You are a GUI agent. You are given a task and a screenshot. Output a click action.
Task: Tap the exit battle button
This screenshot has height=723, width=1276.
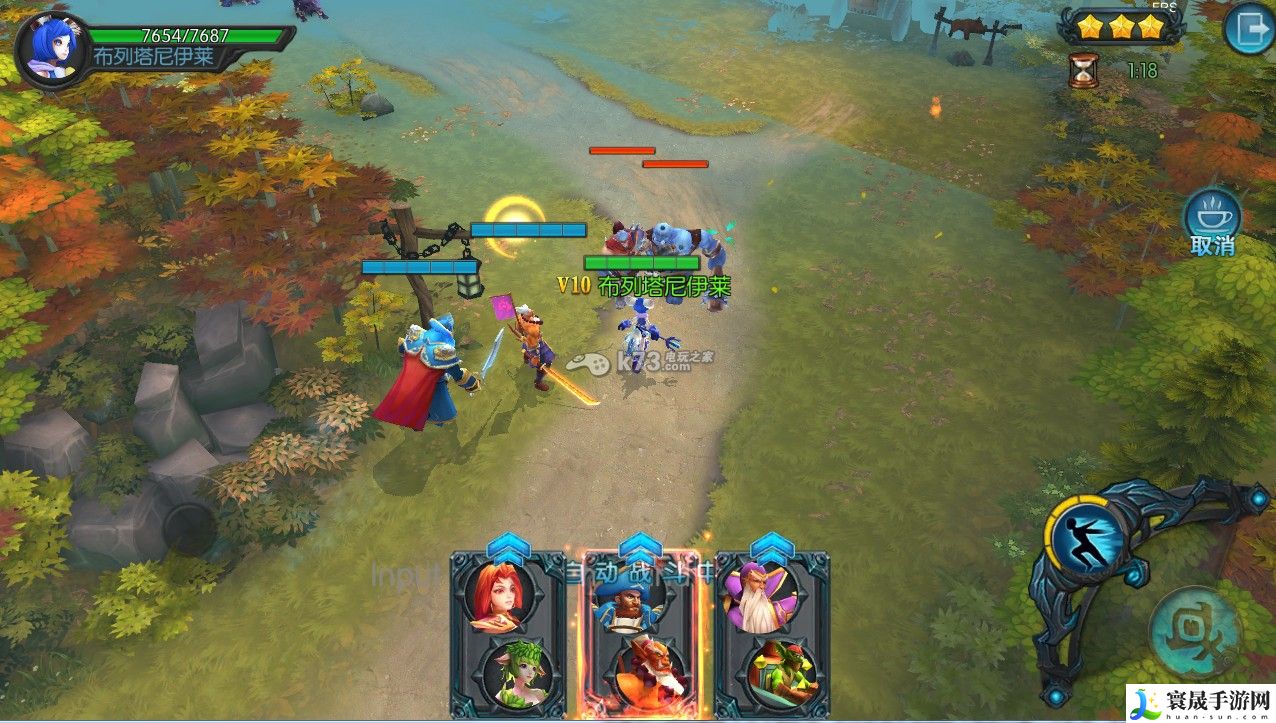1248,29
